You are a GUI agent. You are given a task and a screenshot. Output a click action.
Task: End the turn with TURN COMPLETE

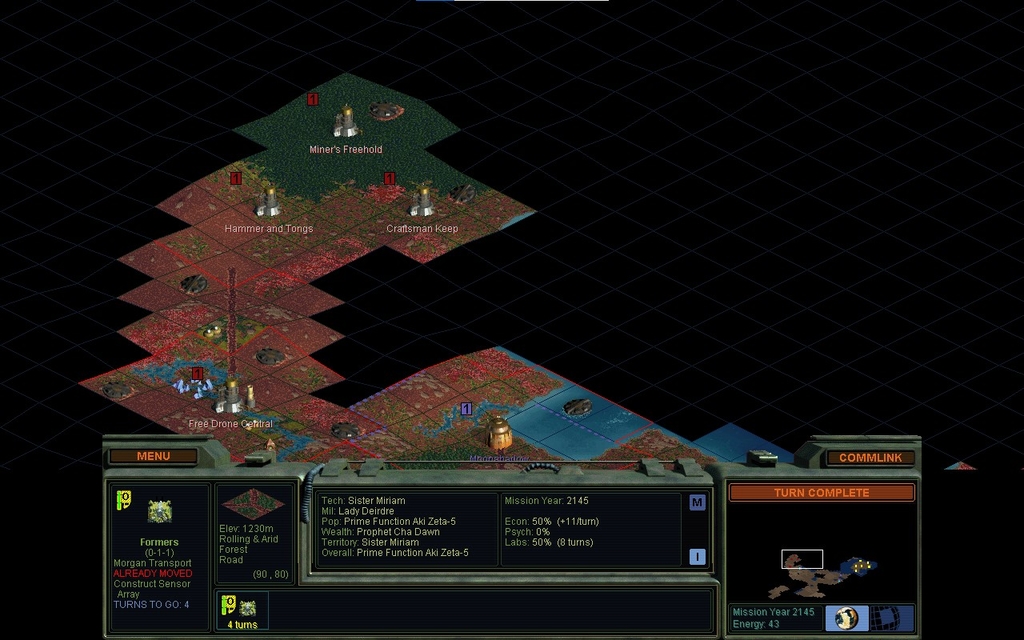click(x=821, y=493)
